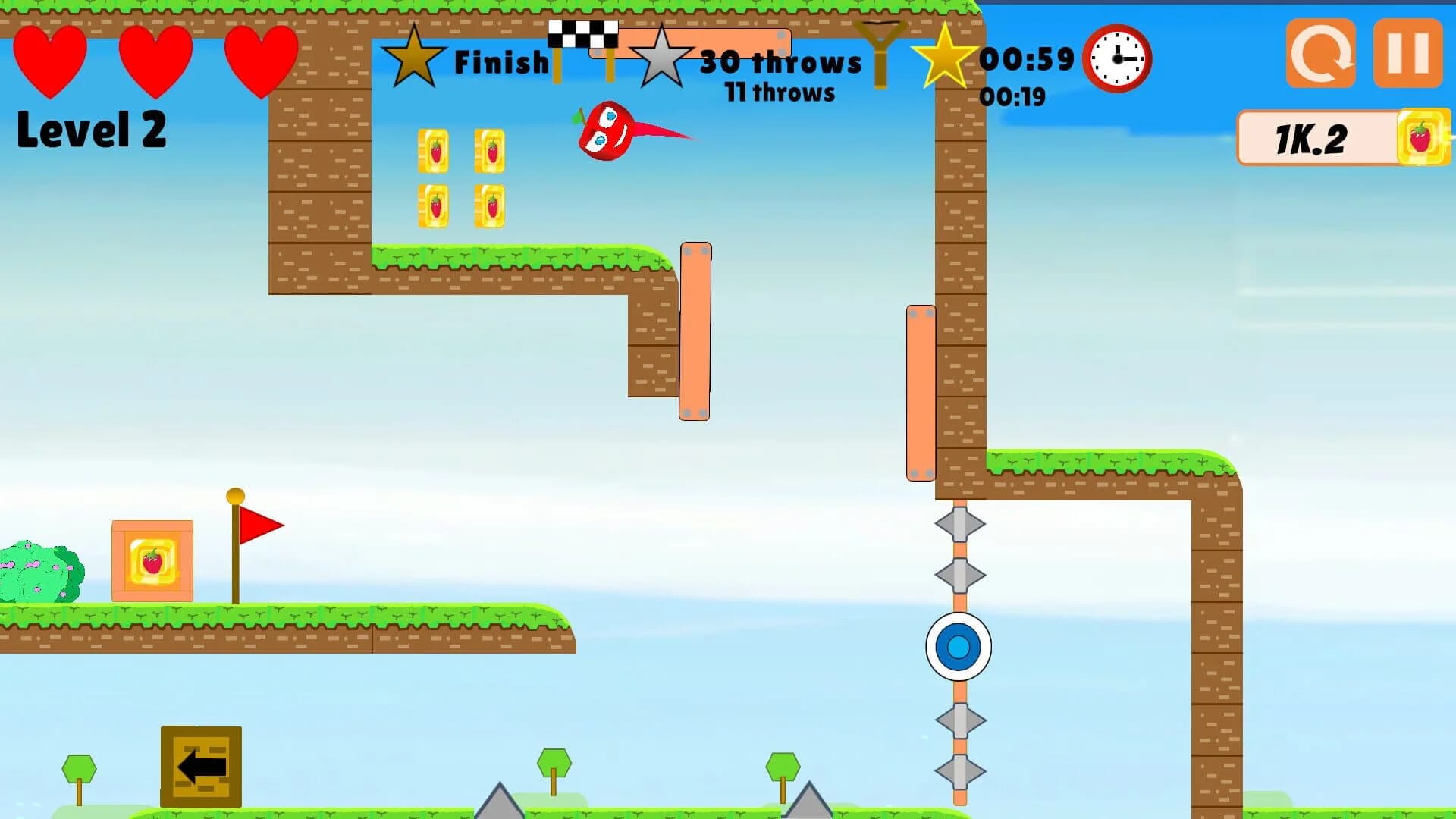Screen dimensions: 1456x819
Task: Click the glowing strawberry crate near the flag
Action: (152, 561)
